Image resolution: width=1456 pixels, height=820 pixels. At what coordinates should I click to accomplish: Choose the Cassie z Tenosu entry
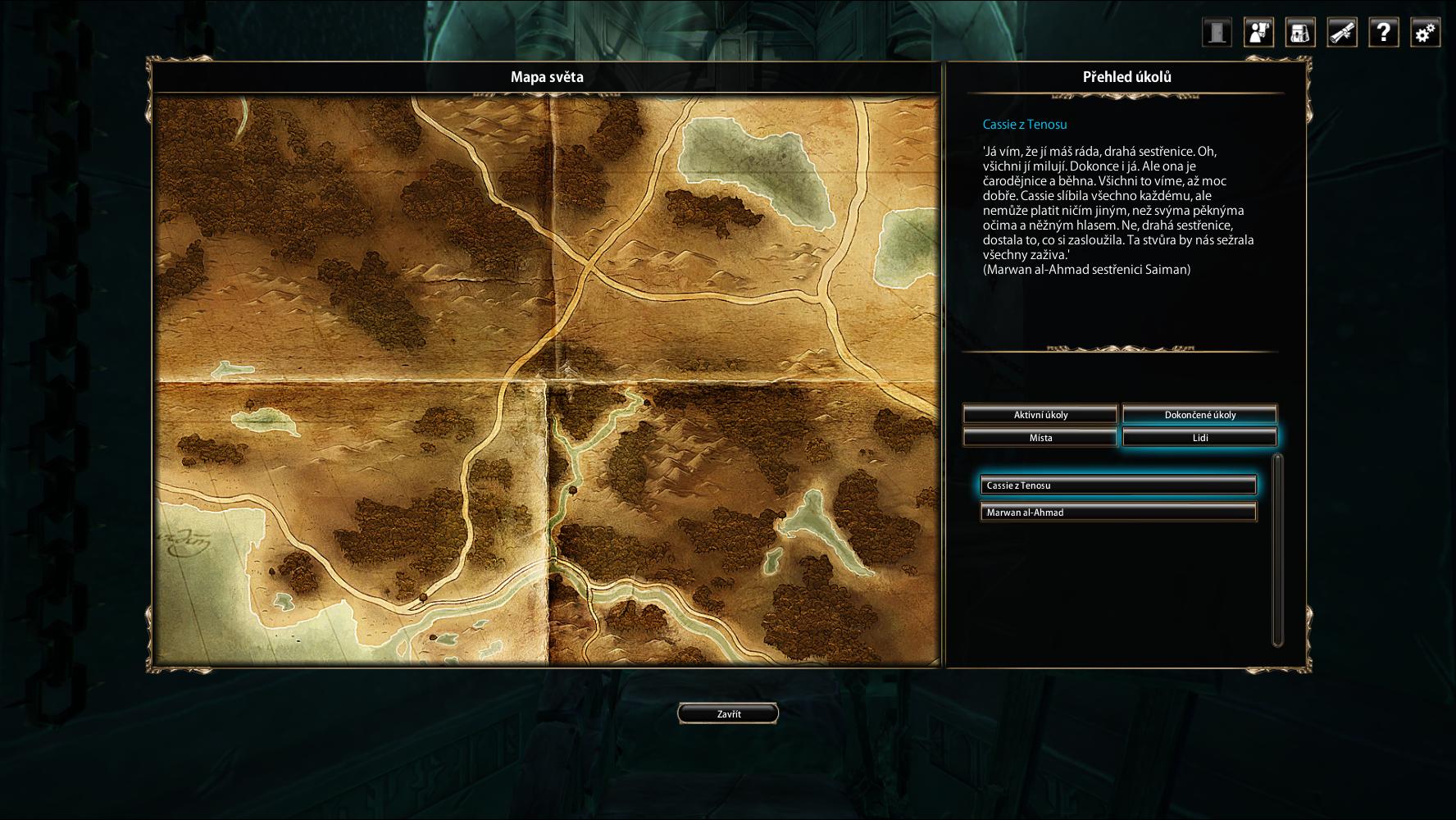[1118, 485]
